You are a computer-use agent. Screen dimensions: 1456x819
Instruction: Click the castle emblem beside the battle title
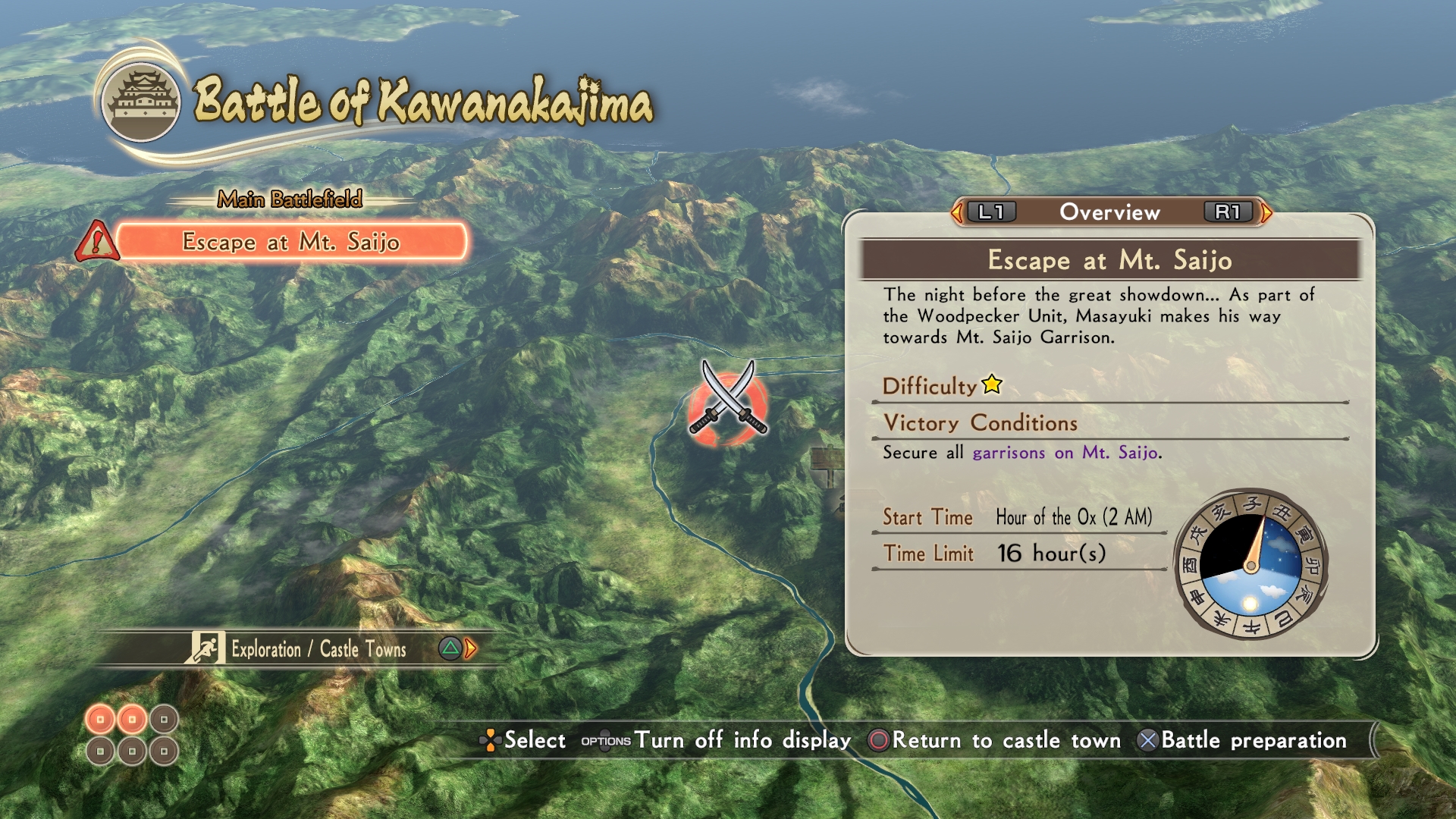pyautogui.click(x=140, y=97)
